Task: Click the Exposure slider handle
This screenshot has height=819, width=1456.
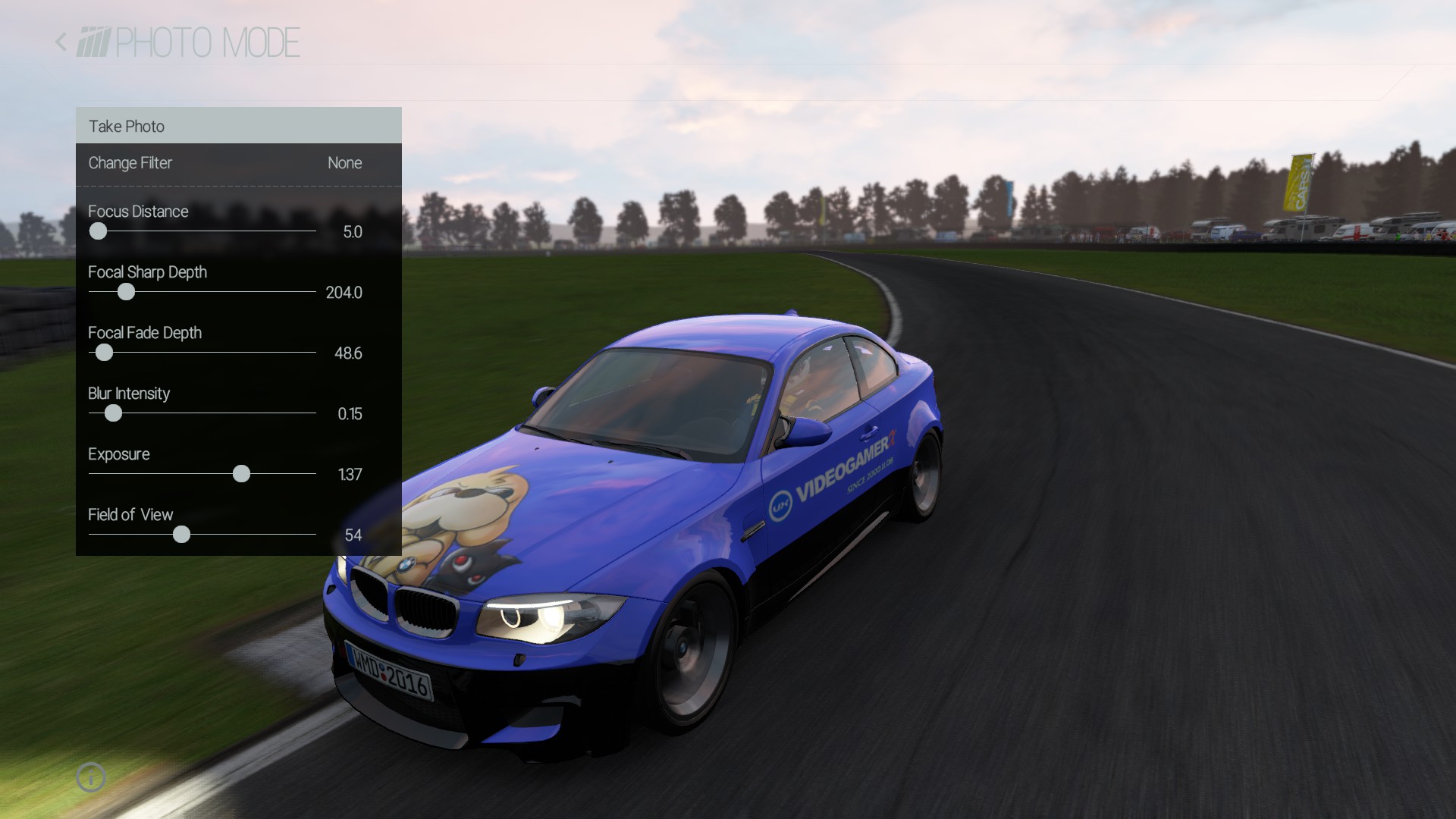Action: point(241,474)
